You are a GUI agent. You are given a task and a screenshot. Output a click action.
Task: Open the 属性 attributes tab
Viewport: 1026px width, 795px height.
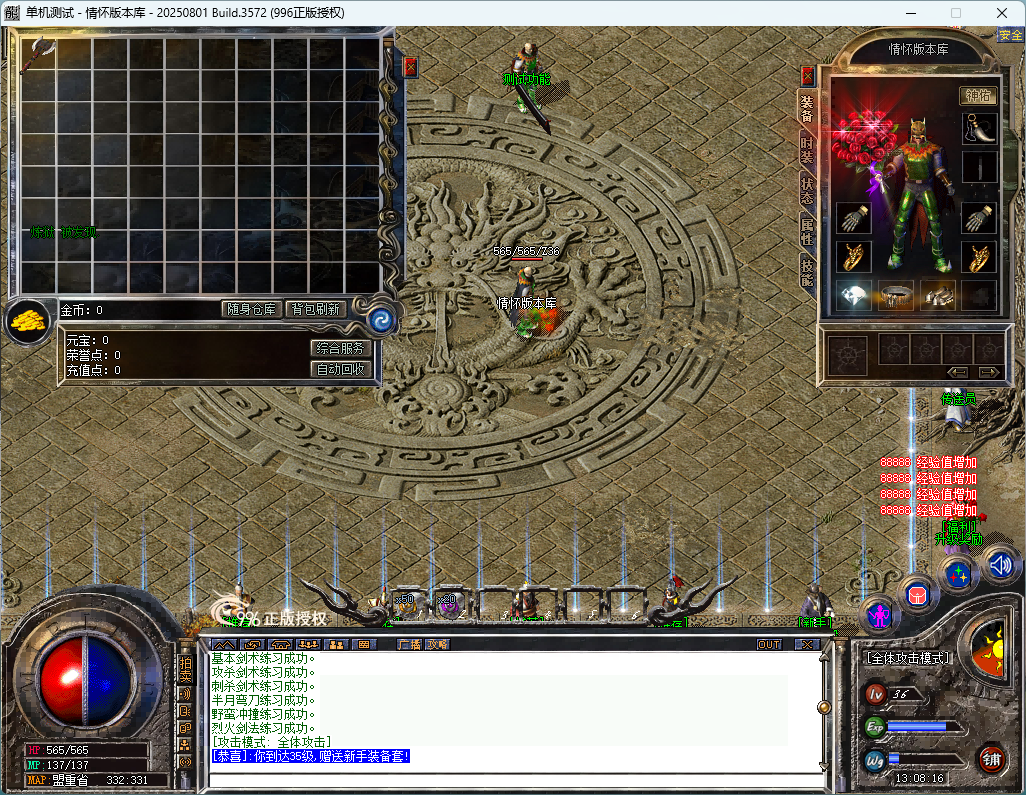pyautogui.click(x=806, y=231)
